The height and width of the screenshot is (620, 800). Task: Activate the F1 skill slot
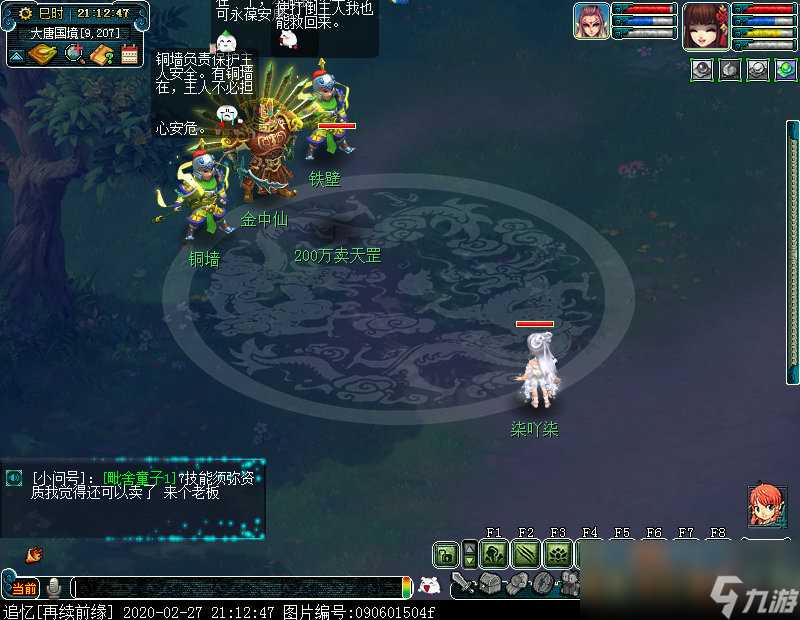coord(493,554)
